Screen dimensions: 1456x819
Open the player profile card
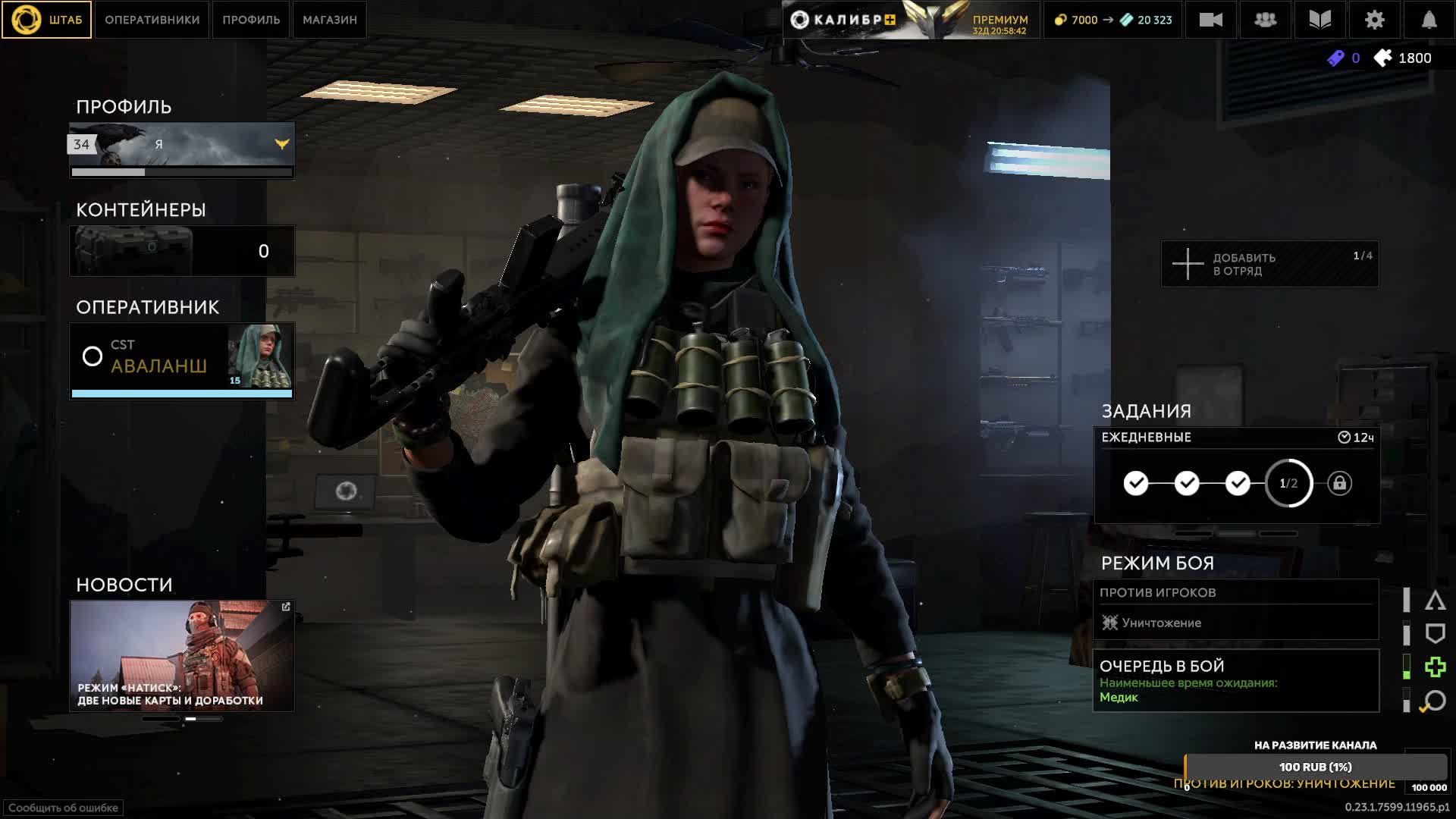coord(182,144)
